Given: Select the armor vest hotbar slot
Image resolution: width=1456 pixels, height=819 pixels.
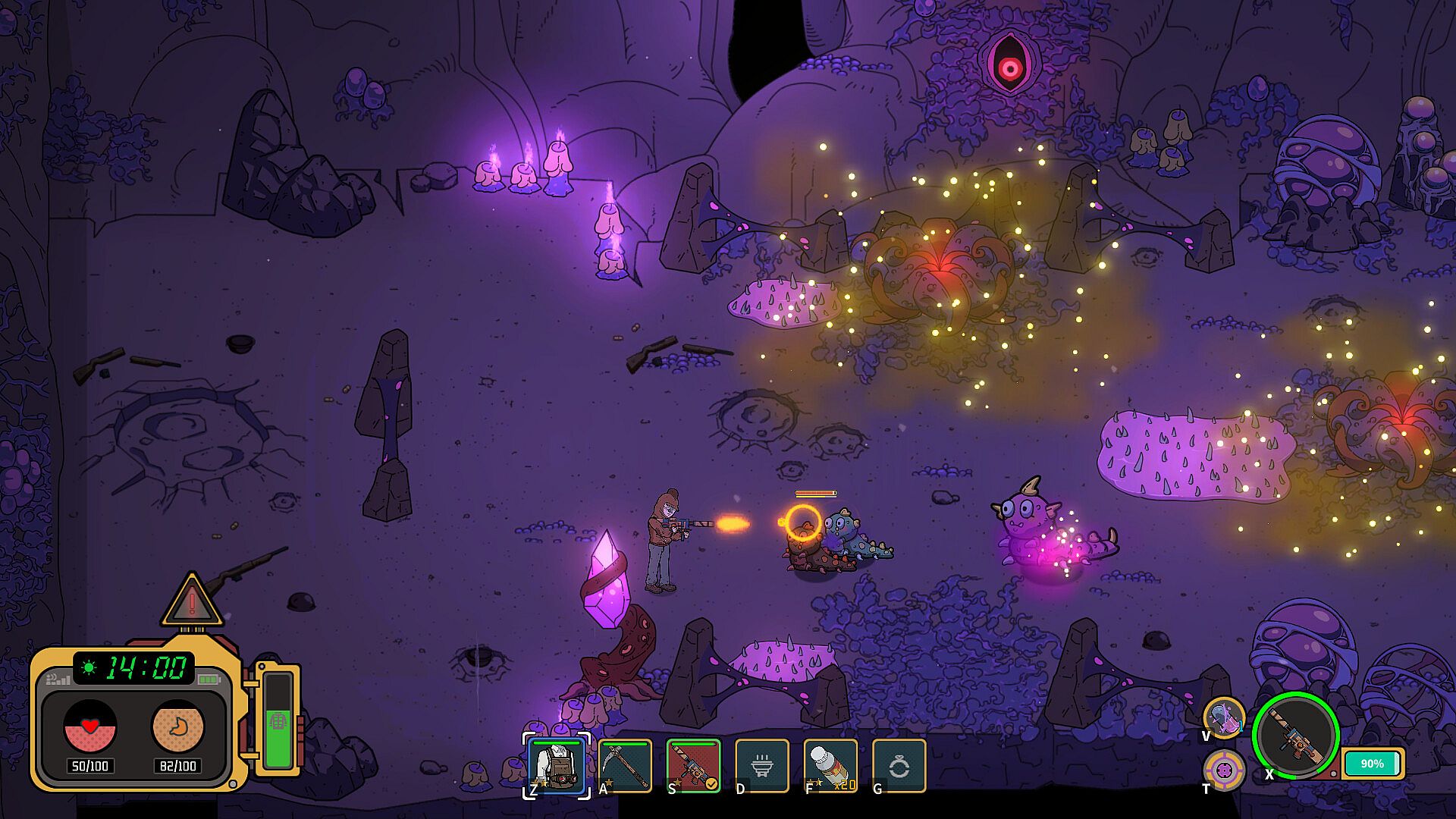Looking at the screenshot, I should click(x=557, y=766).
